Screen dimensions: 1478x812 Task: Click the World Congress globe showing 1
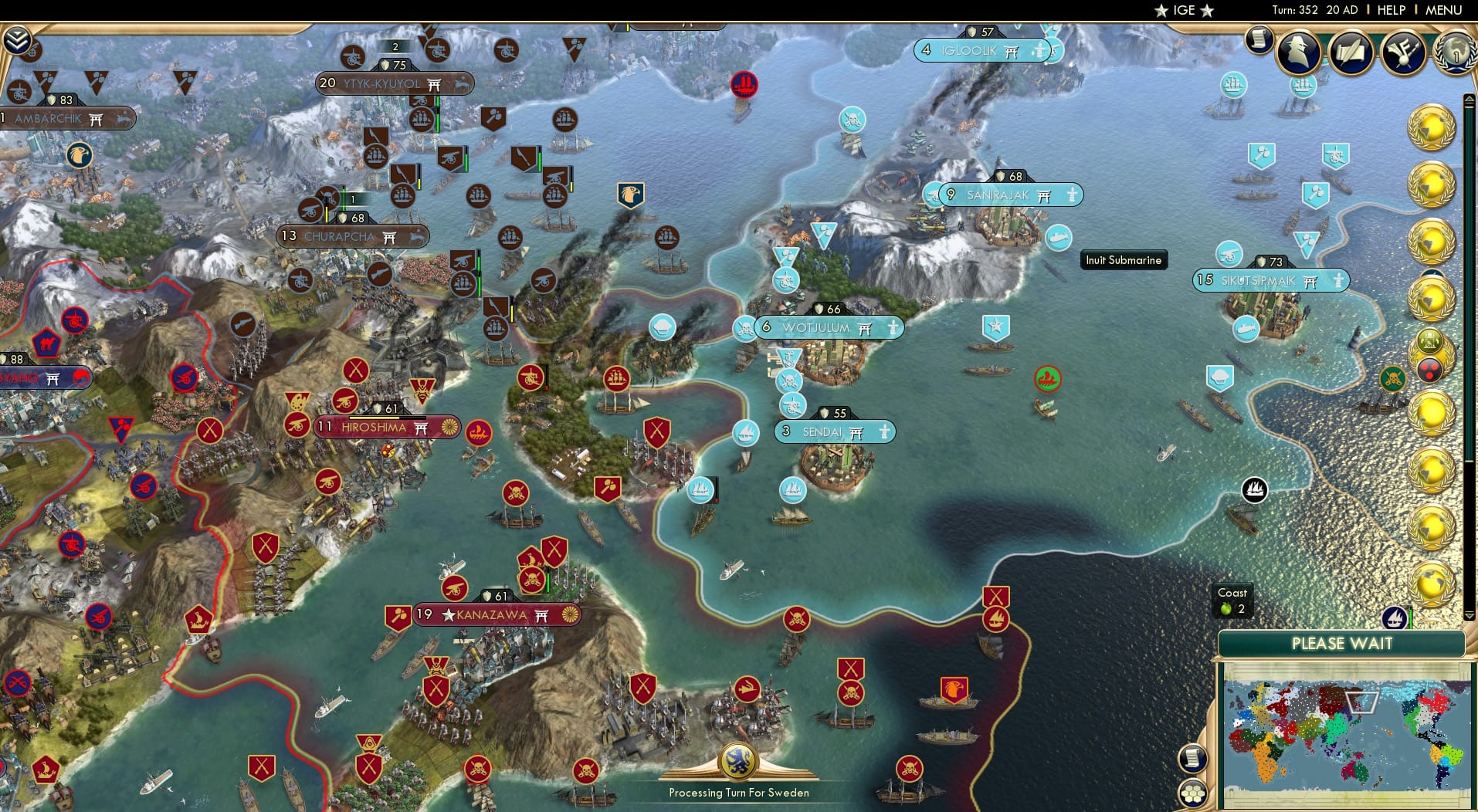(1453, 54)
